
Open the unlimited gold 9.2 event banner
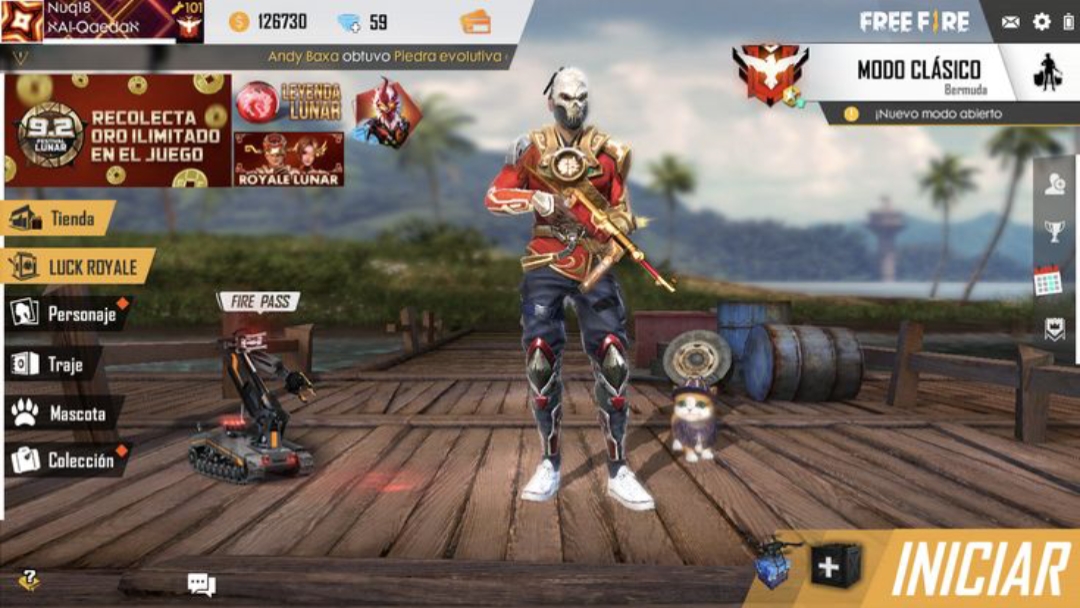click(x=117, y=131)
